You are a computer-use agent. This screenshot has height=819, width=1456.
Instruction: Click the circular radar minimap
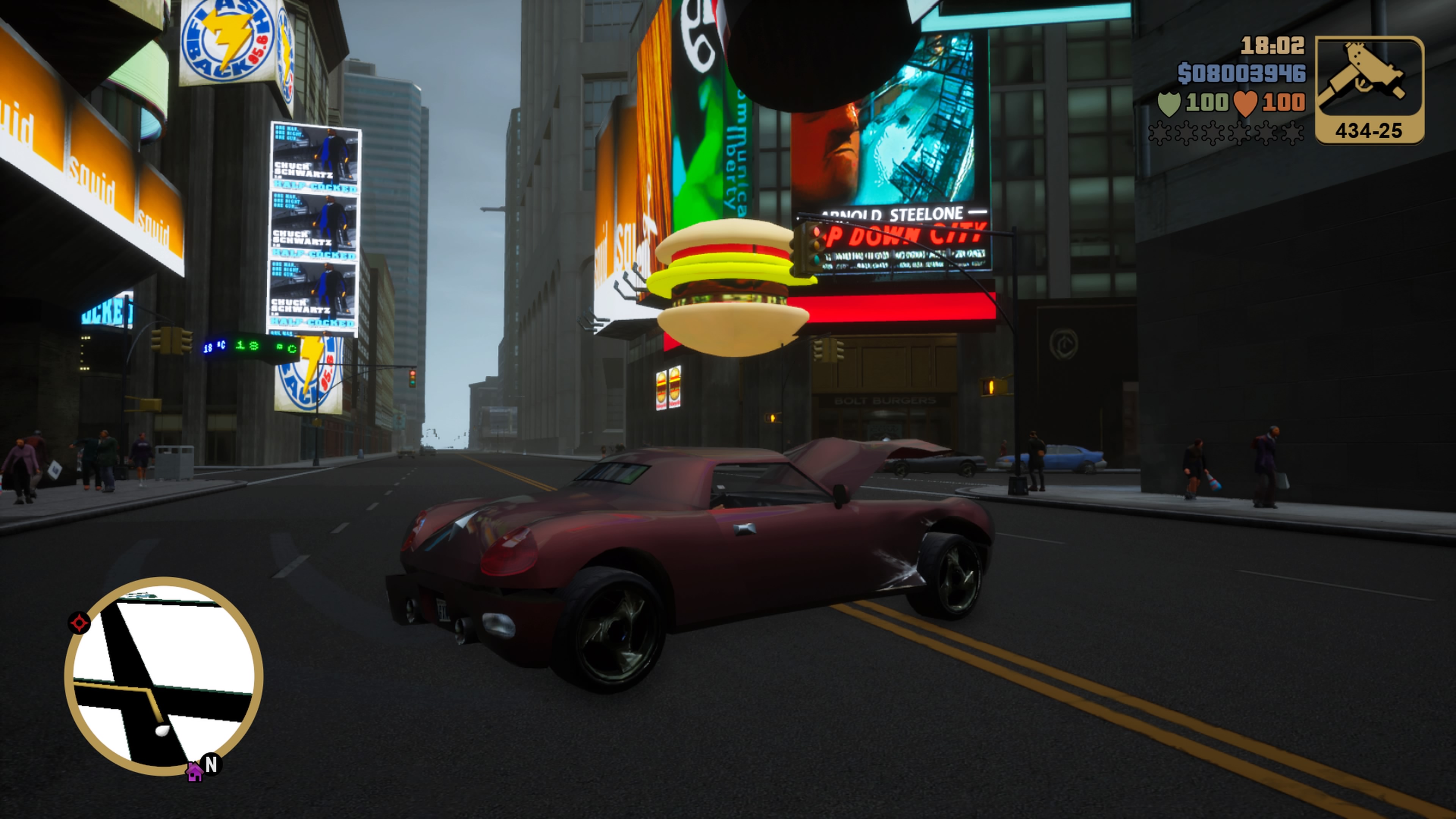163,675
